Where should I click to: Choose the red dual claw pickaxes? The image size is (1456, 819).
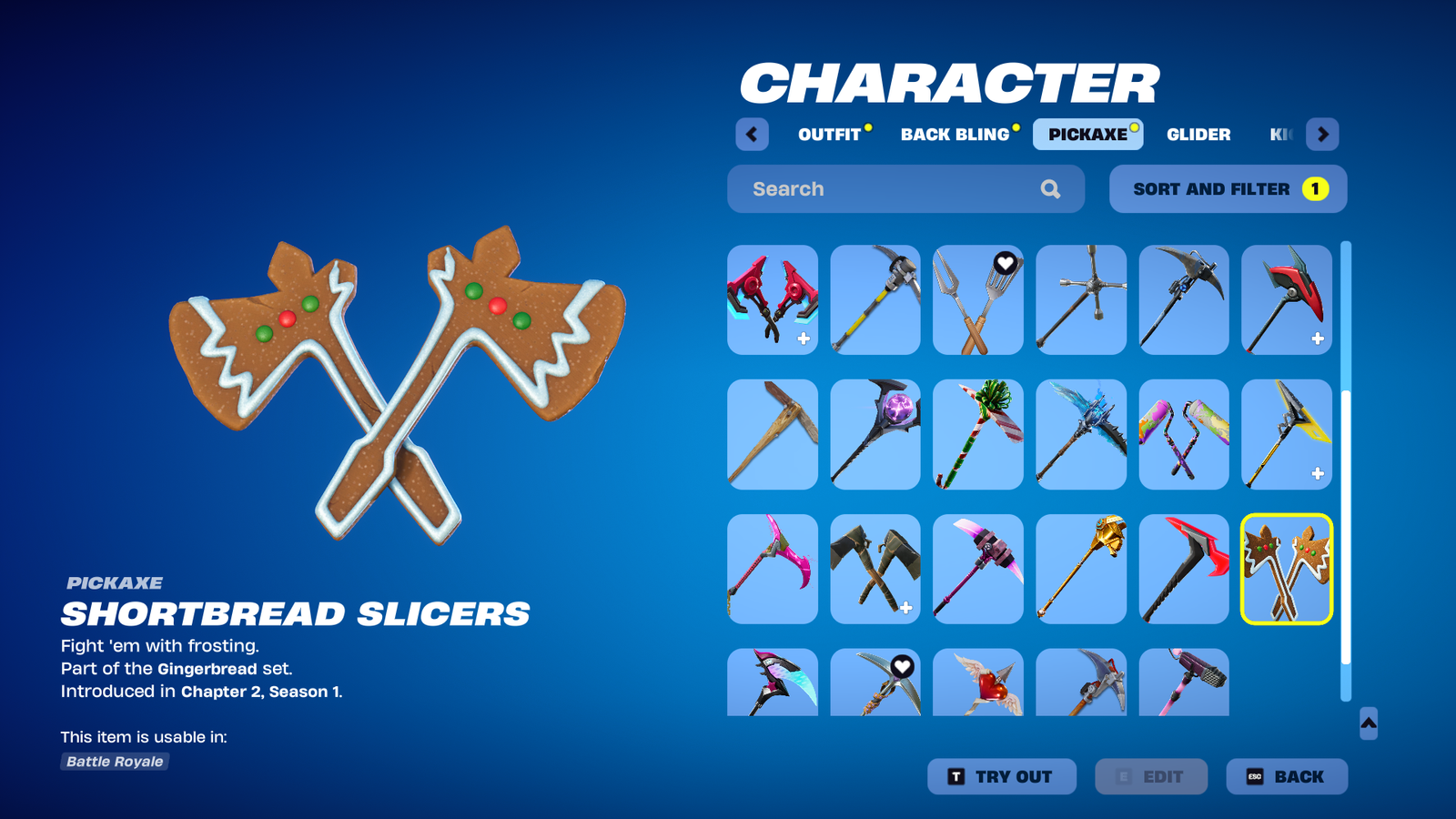coord(772,300)
